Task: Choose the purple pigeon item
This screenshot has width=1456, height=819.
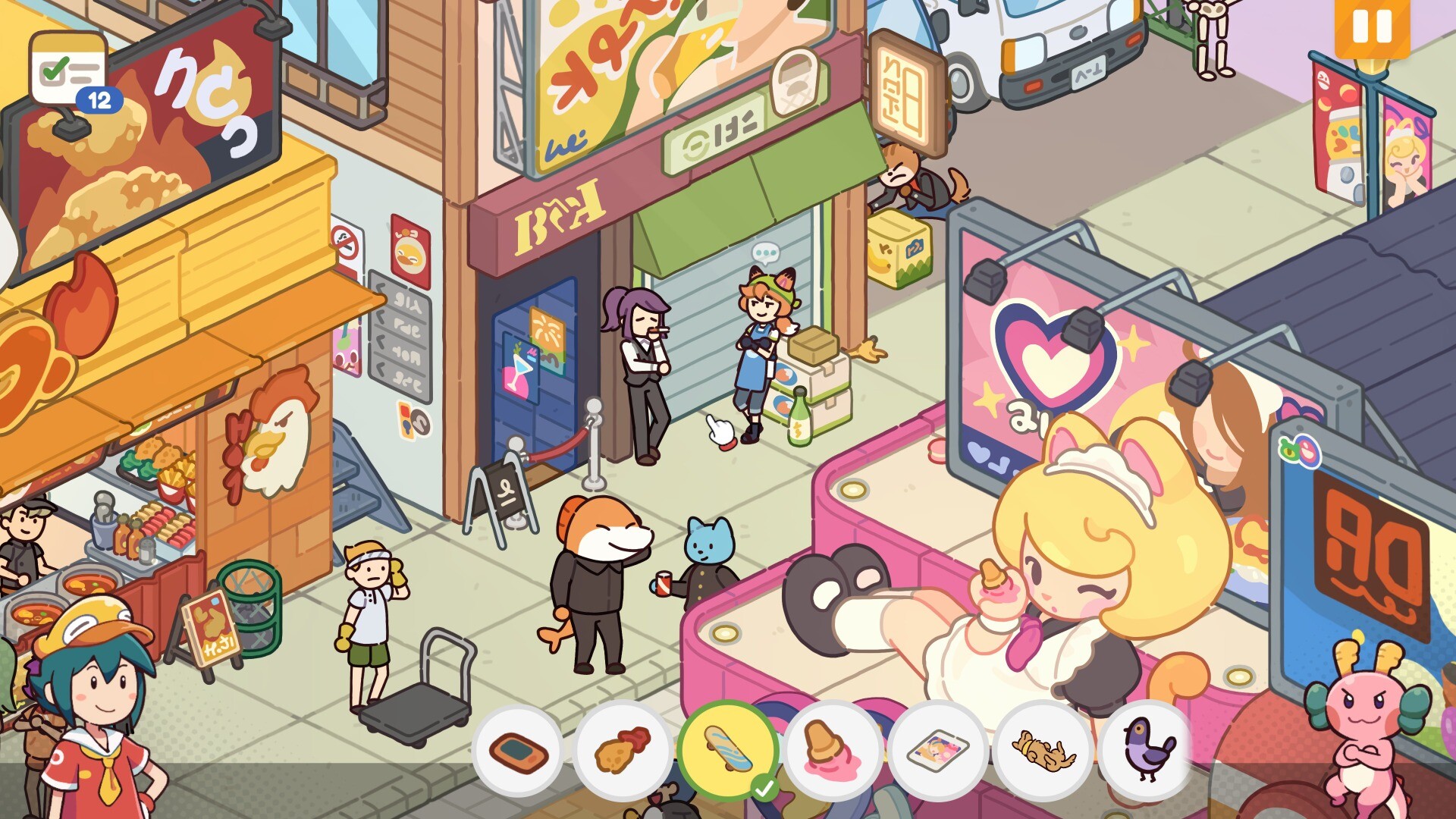Action: [x=1148, y=749]
